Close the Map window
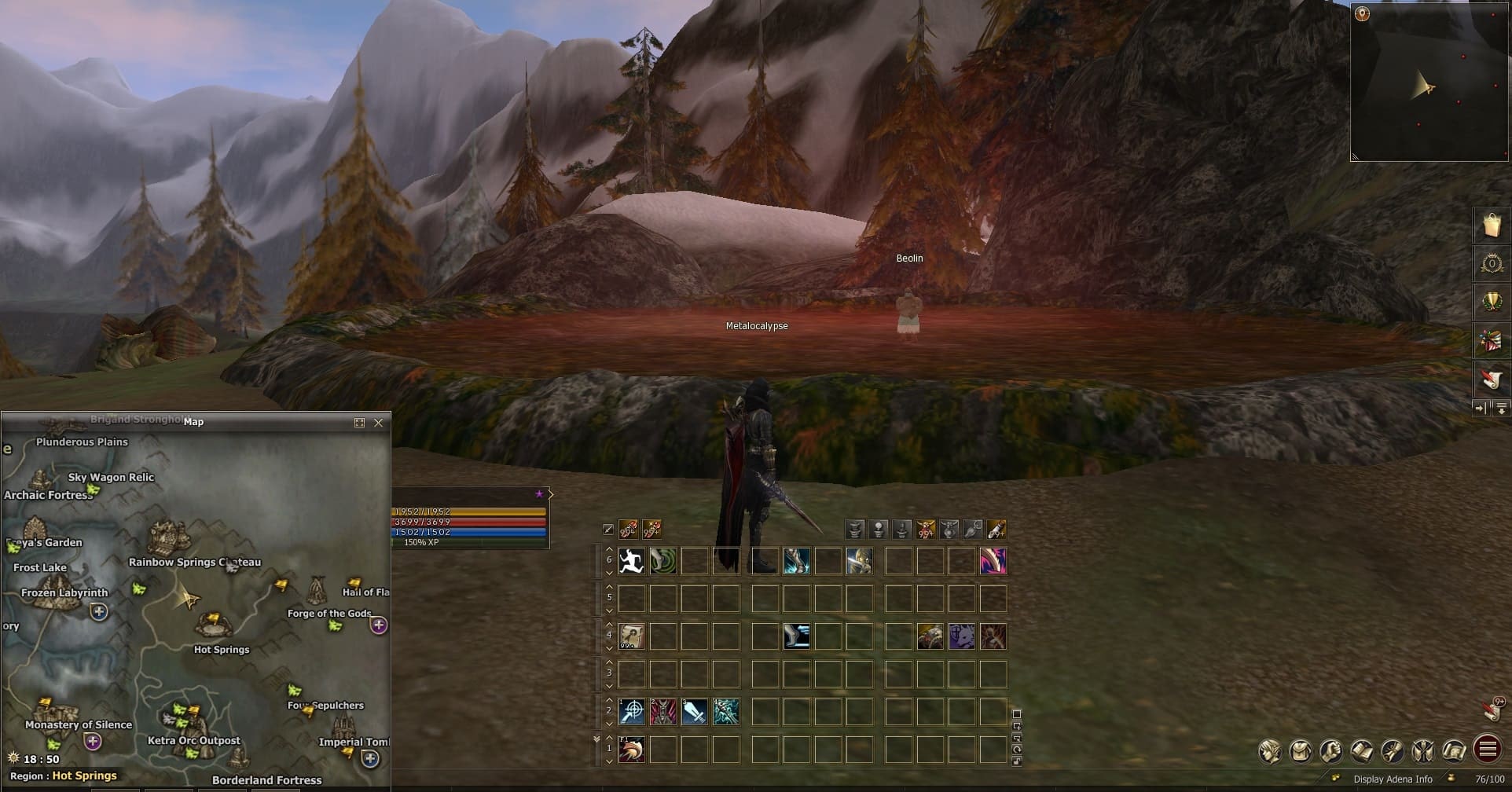The image size is (1512, 792). coord(378,423)
